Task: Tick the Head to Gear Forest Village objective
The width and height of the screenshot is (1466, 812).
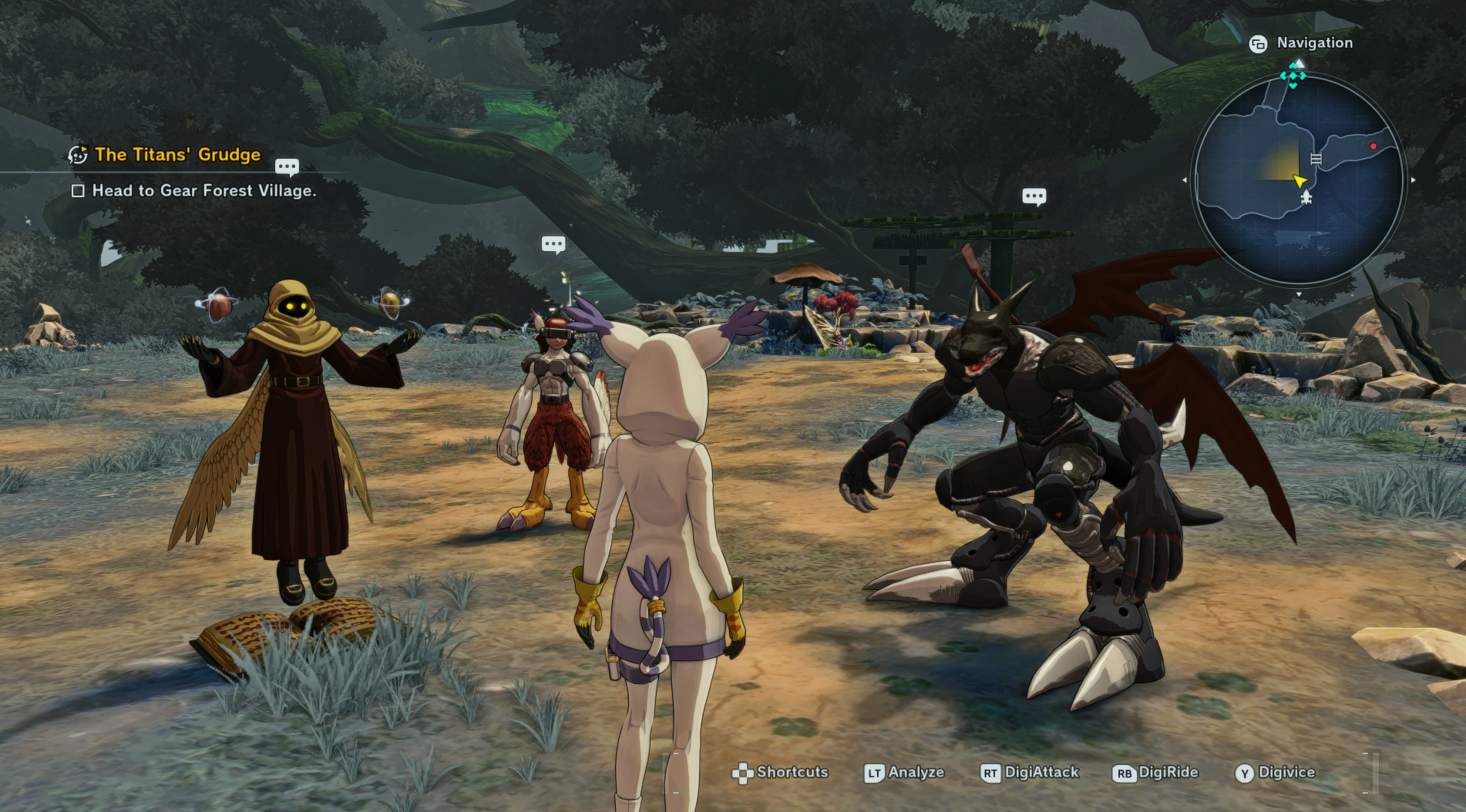Action: 78,191
